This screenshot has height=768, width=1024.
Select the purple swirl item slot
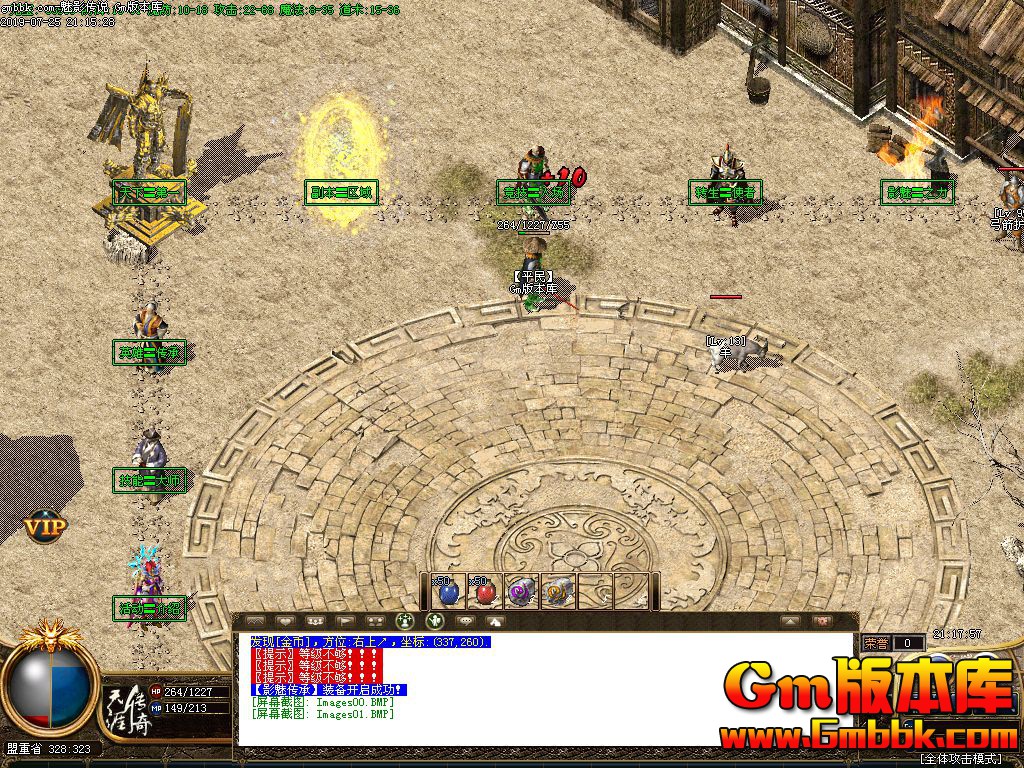click(521, 592)
